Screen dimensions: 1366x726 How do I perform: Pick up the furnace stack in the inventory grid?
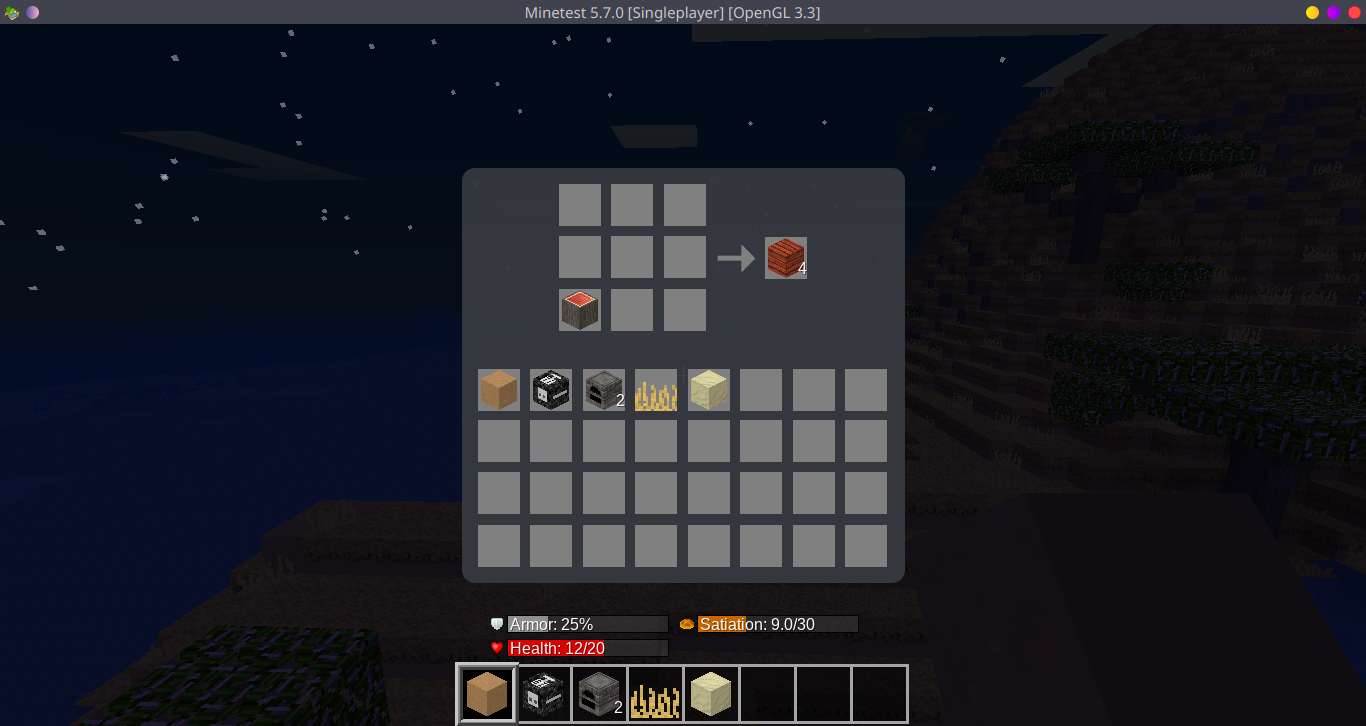click(604, 390)
